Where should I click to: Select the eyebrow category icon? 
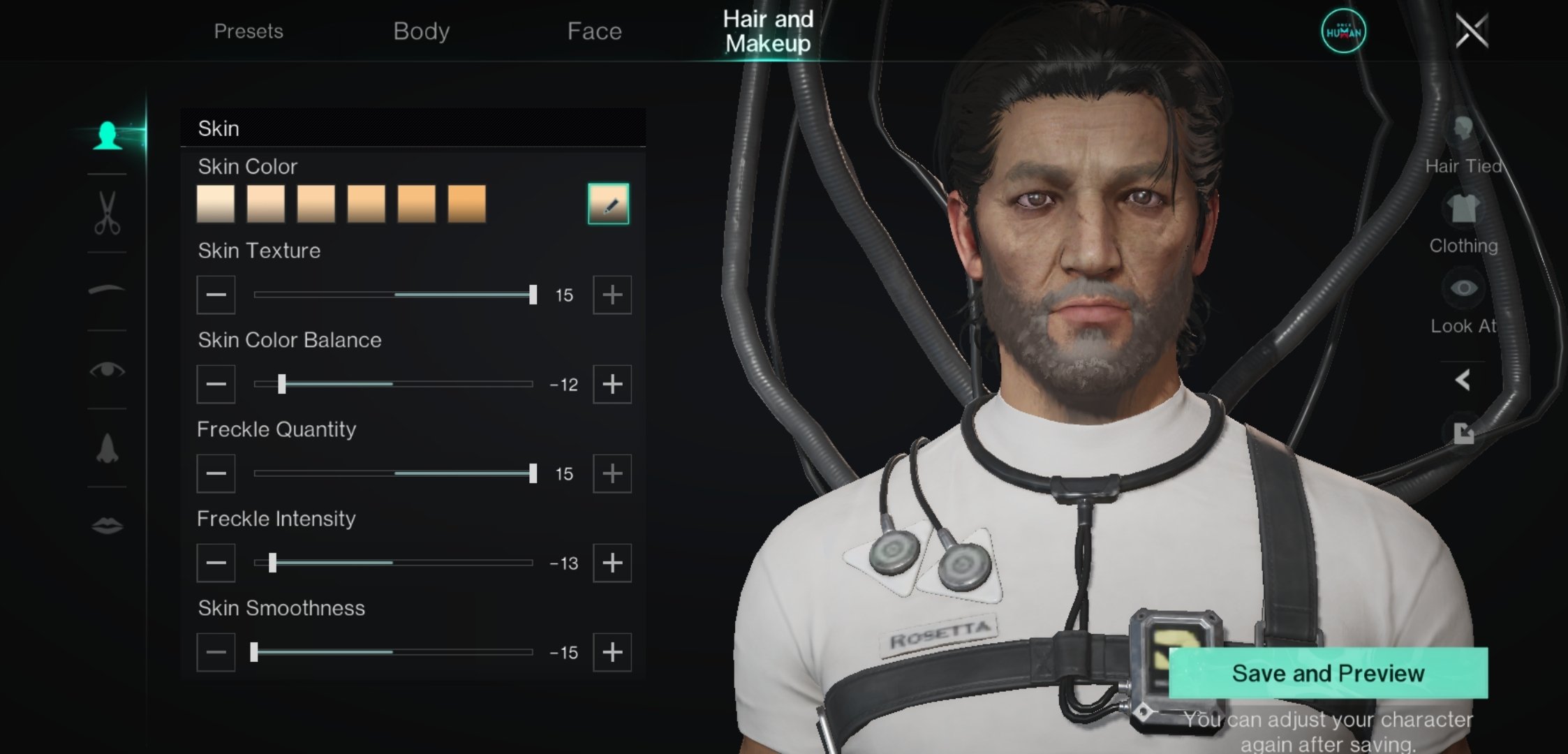click(107, 290)
